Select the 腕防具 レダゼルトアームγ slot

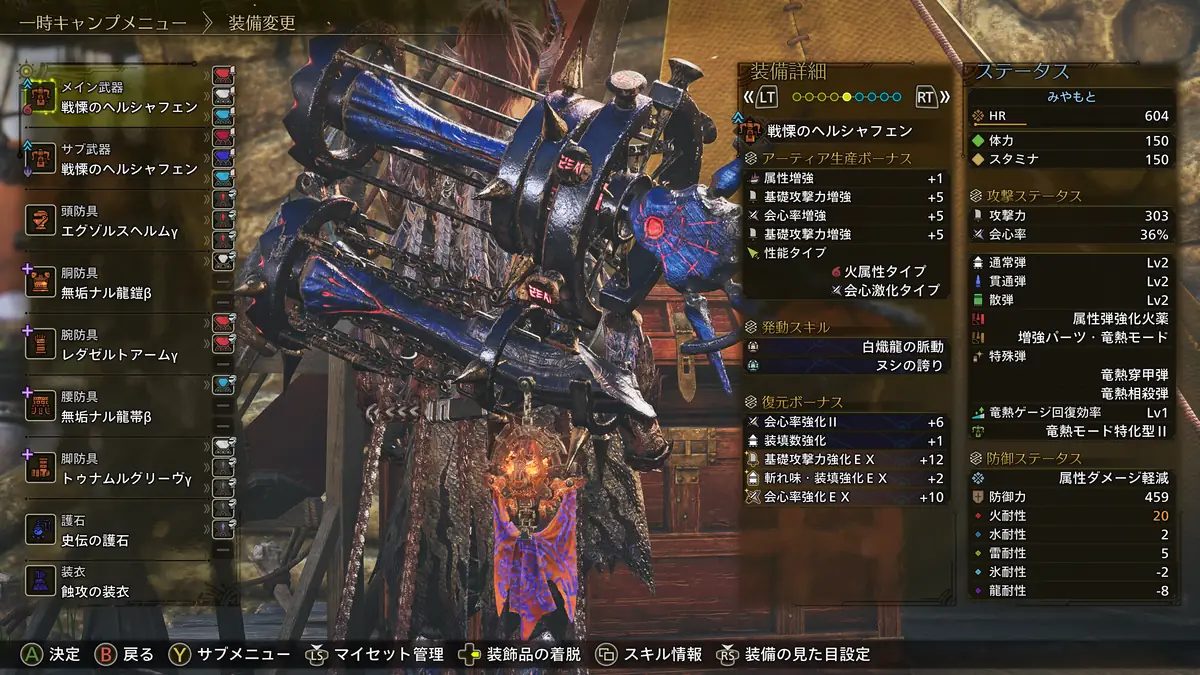[115, 344]
